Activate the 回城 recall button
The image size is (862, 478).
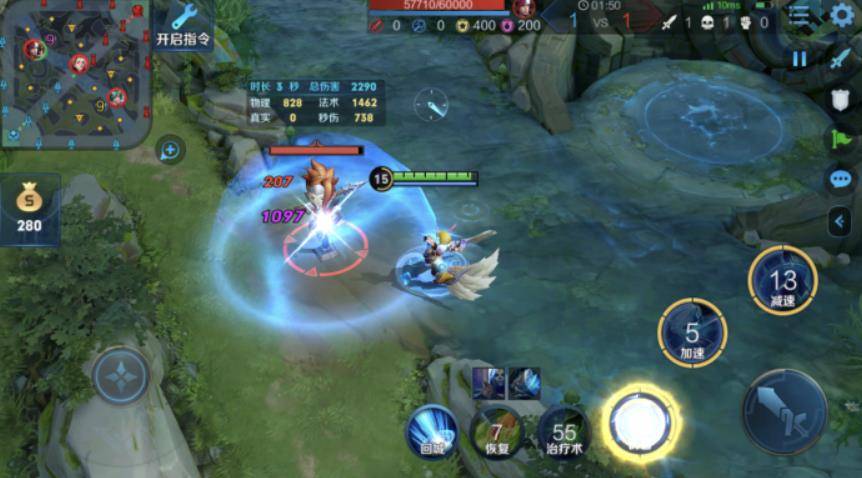tap(432, 434)
